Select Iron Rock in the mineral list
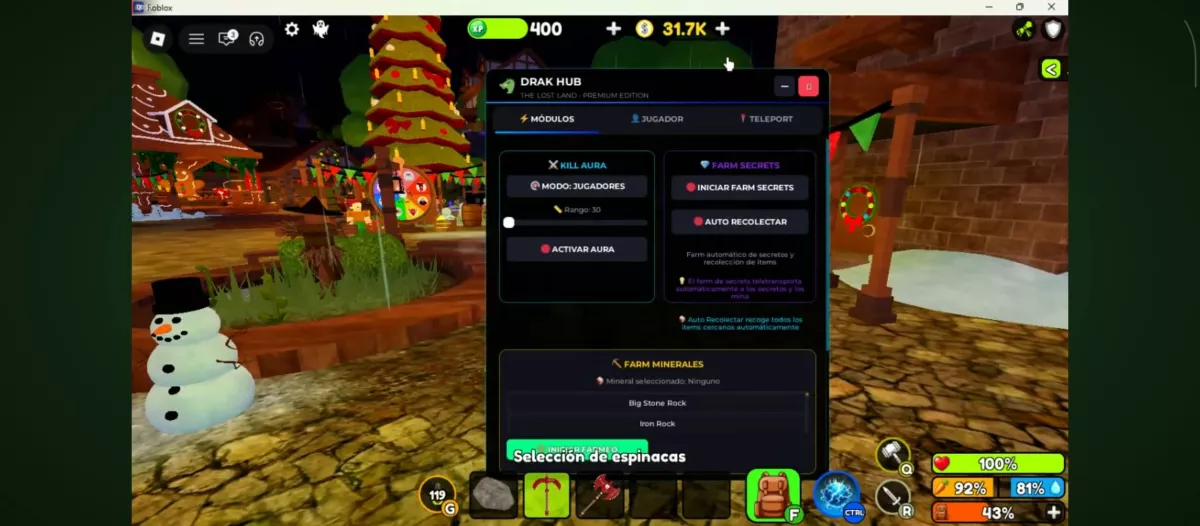The width and height of the screenshot is (1200, 526). pyautogui.click(x=657, y=424)
